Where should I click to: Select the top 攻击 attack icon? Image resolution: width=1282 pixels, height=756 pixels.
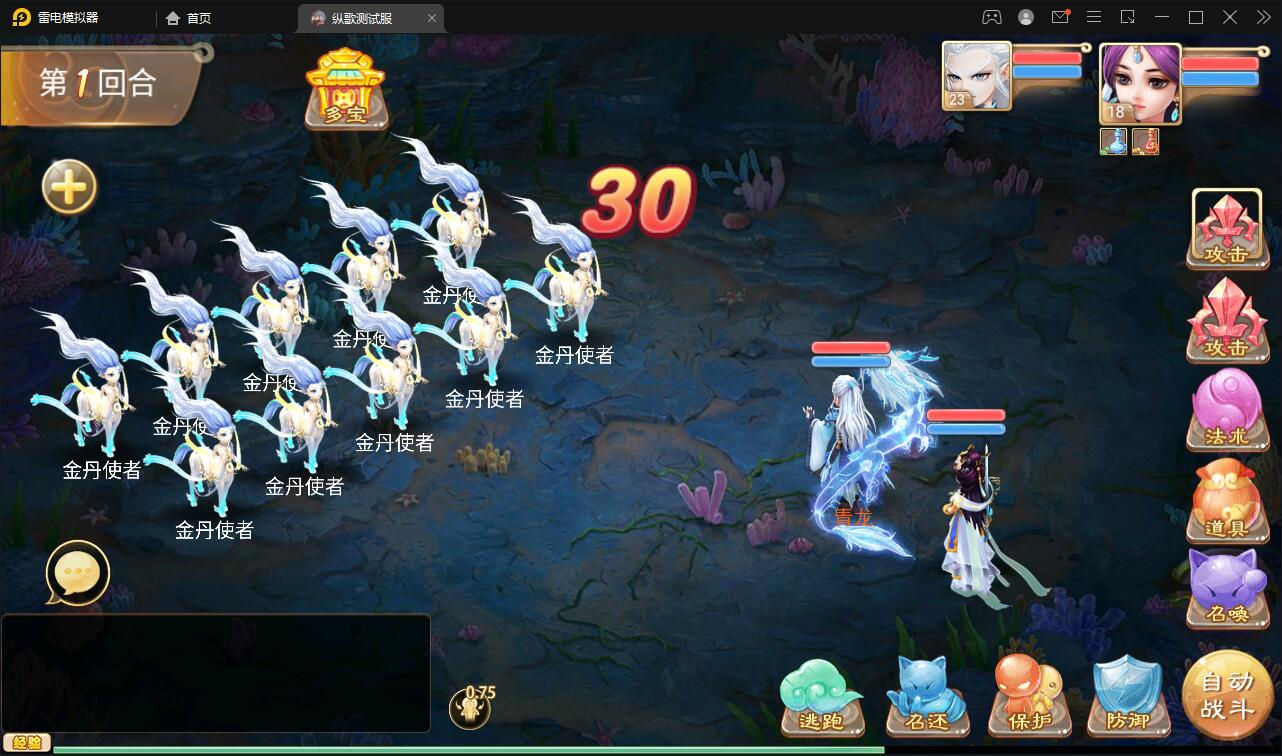[1227, 228]
